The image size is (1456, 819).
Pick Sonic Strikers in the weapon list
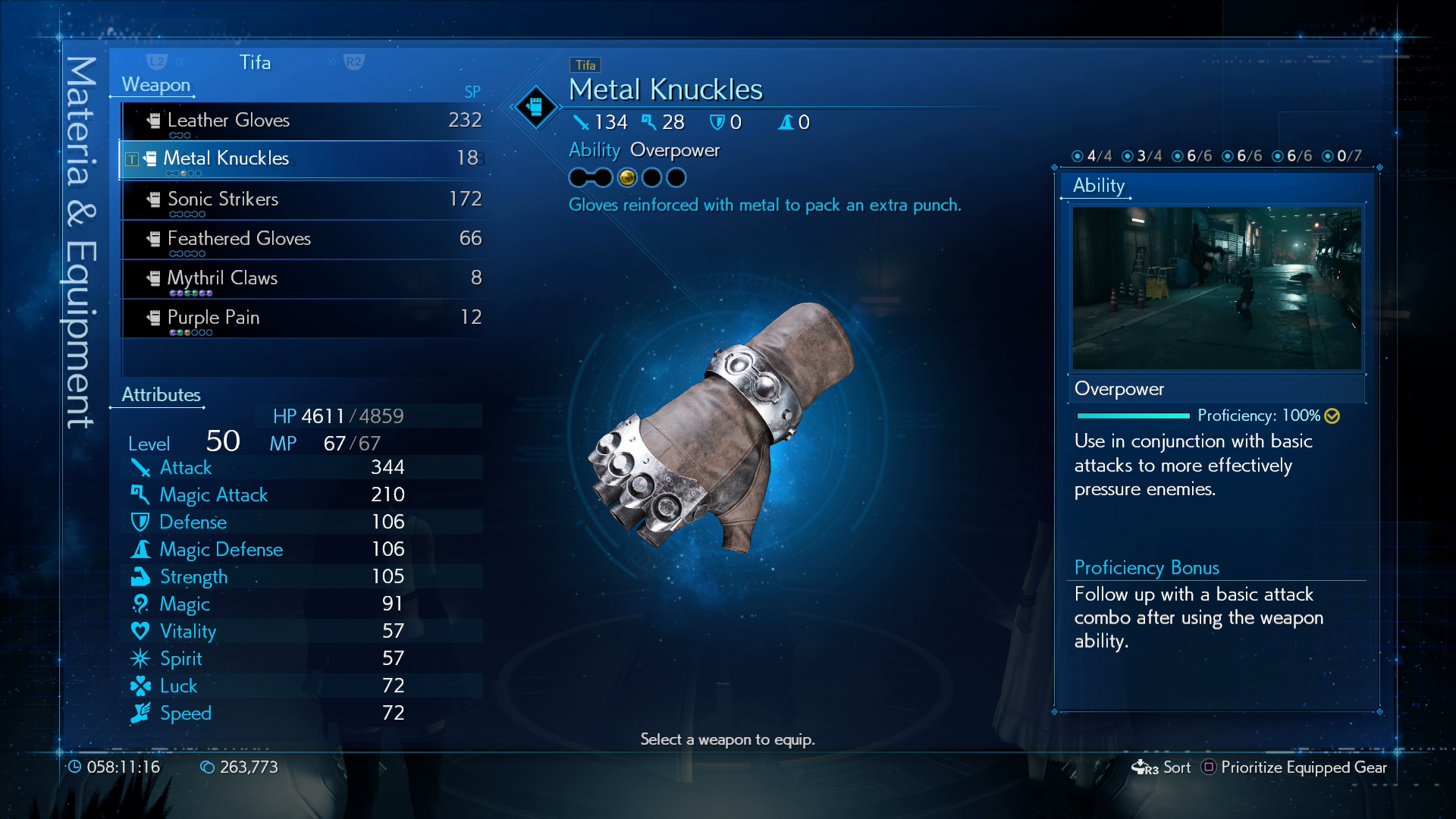(x=303, y=199)
